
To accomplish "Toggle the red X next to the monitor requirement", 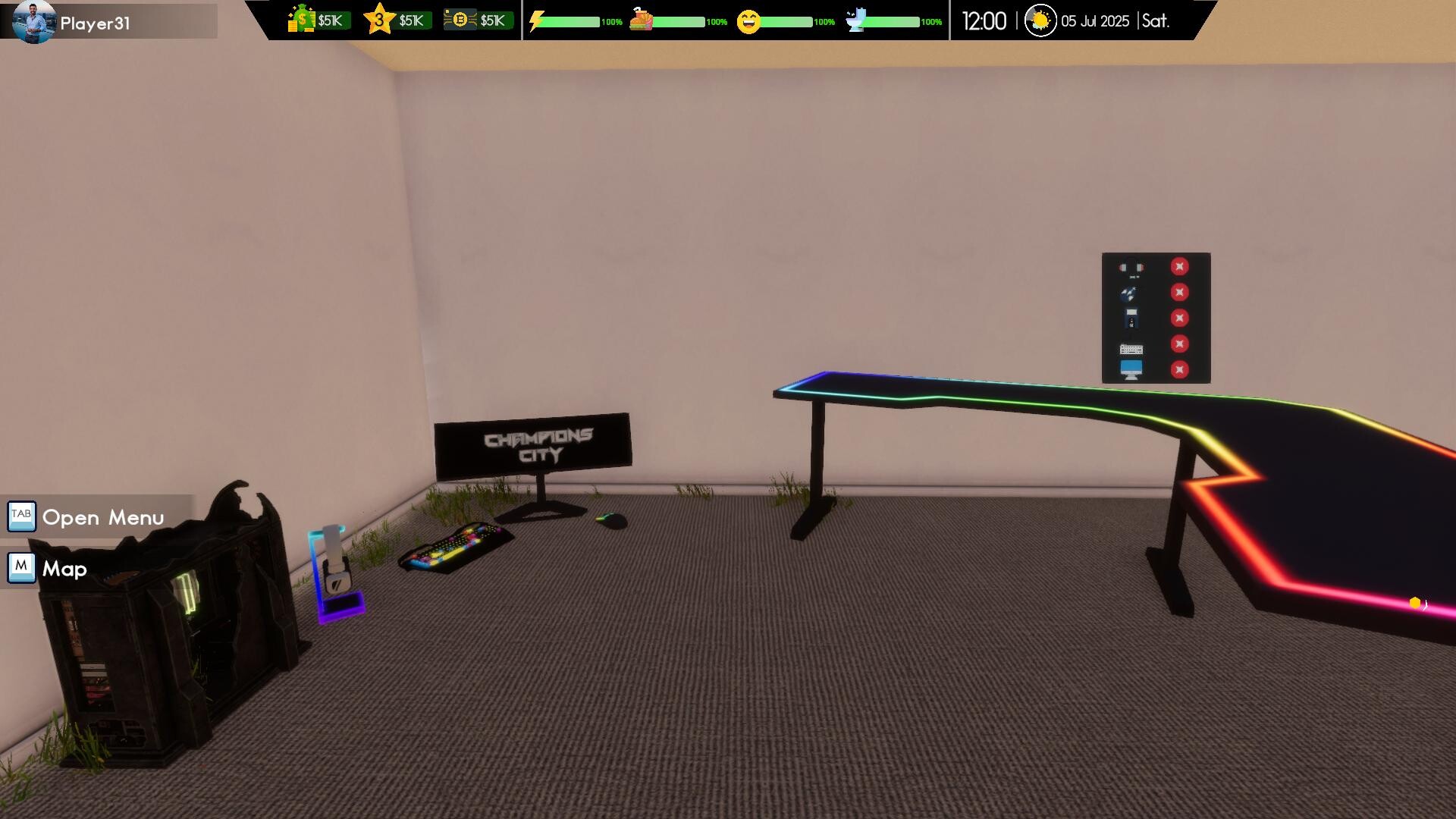I will pyautogui.click(x=1181, y=369).
